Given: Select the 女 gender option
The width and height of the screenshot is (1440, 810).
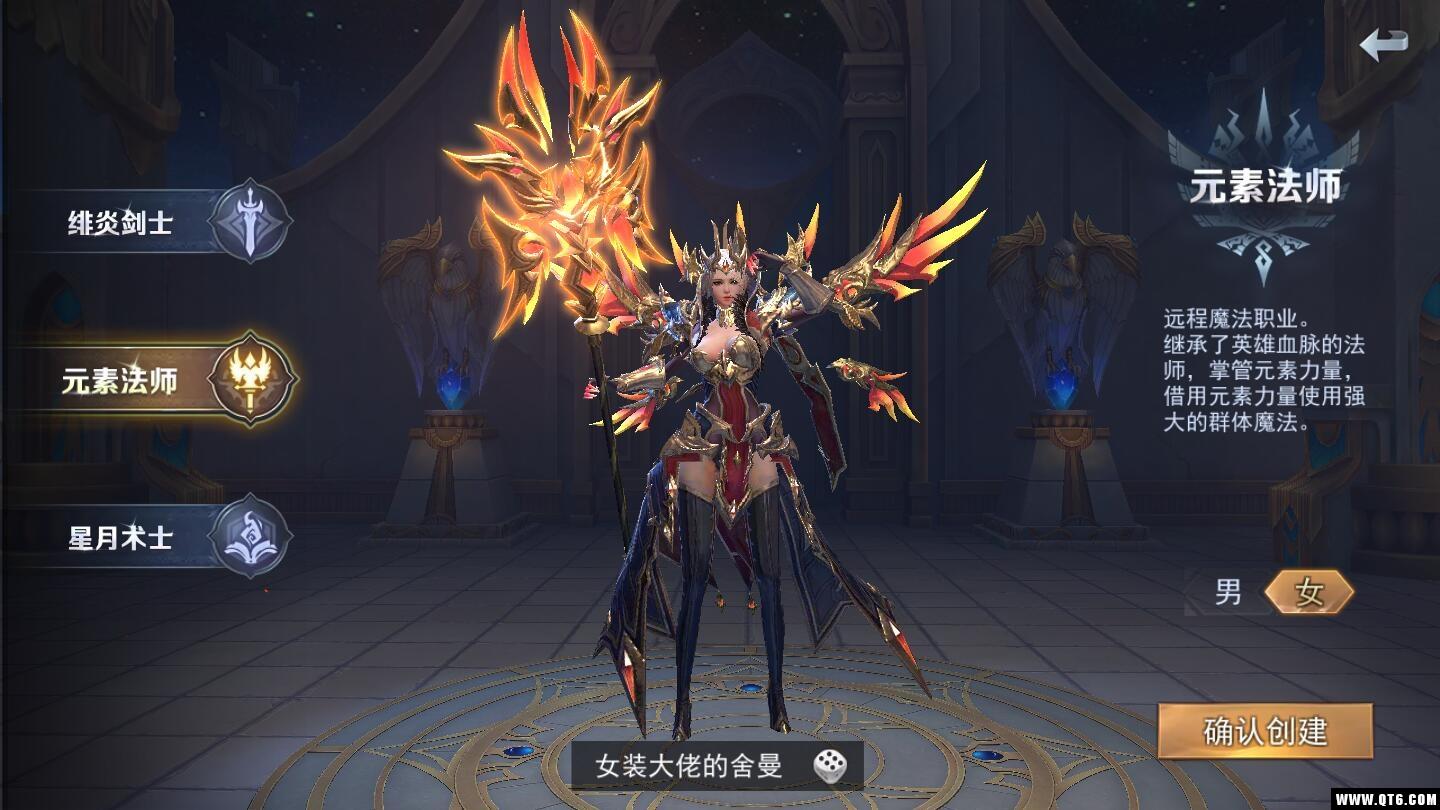Looking at the screenshot, I should 1308,593.
